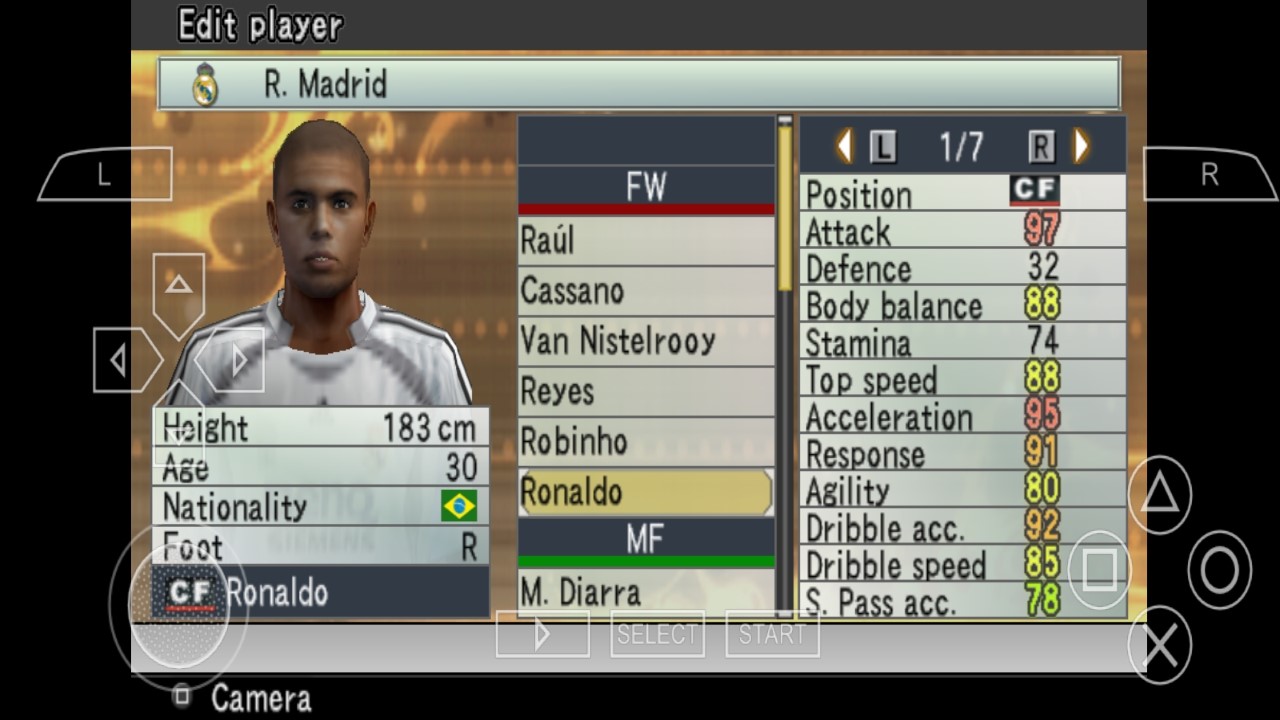Tap the right-arrow button next to SELECT
Viewport: 1280px width, 720px height.
tap(542, 632)
